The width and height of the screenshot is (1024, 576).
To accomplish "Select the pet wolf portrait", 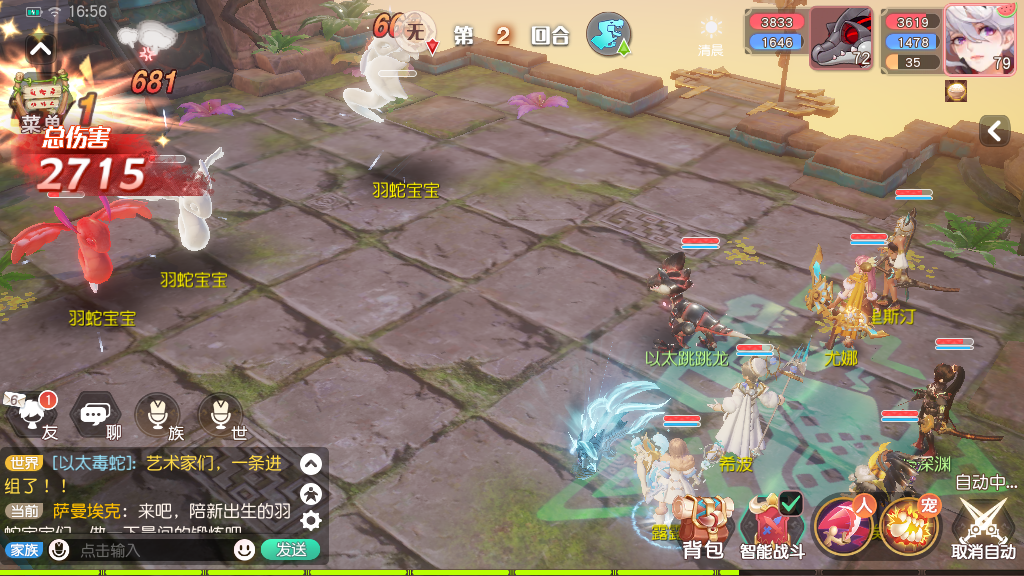I will tap(841, 40).
